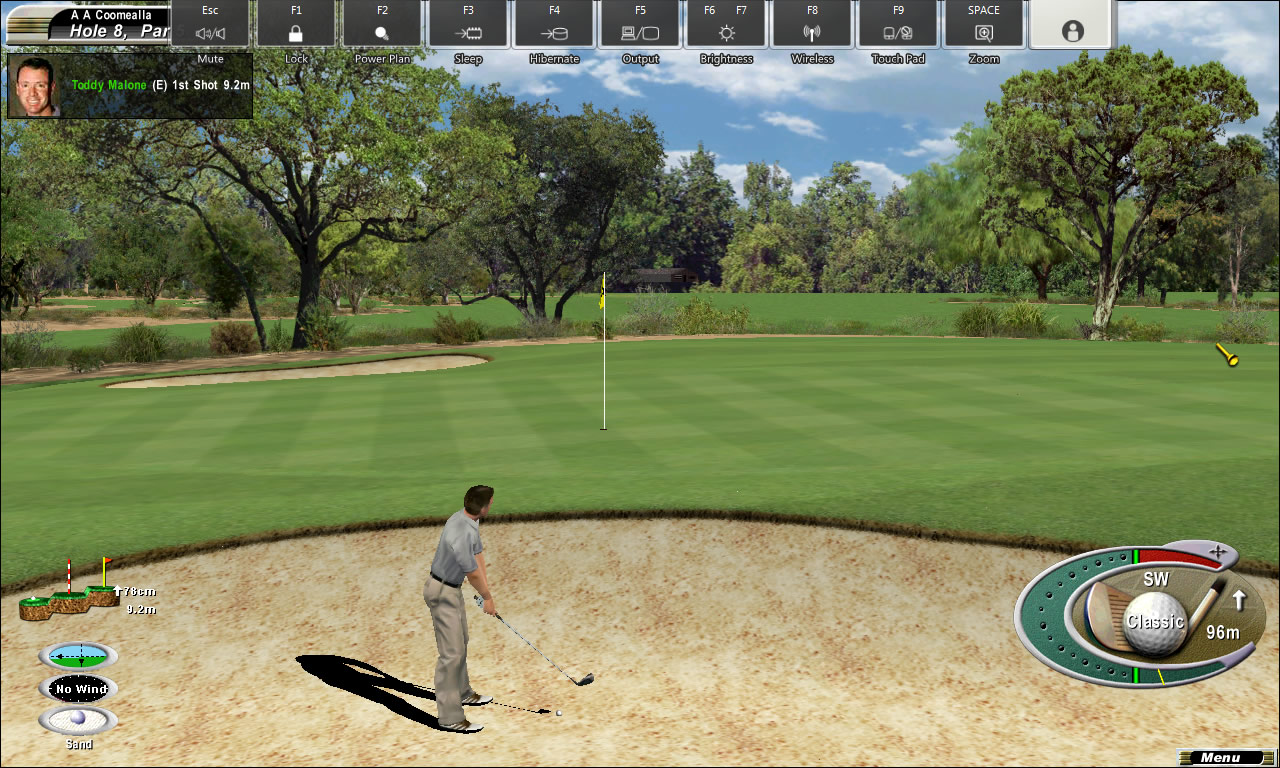Toggle the F9 Touch Pad button
Screen dimensions: 1280x768
pyautogui.click(x=898, y=24)
